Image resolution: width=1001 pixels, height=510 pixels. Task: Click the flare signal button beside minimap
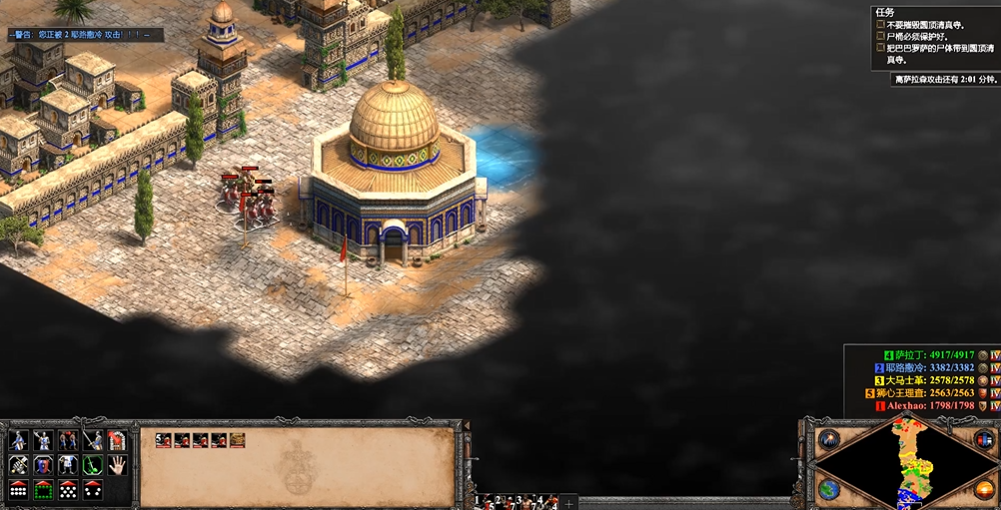pos(828,439)
